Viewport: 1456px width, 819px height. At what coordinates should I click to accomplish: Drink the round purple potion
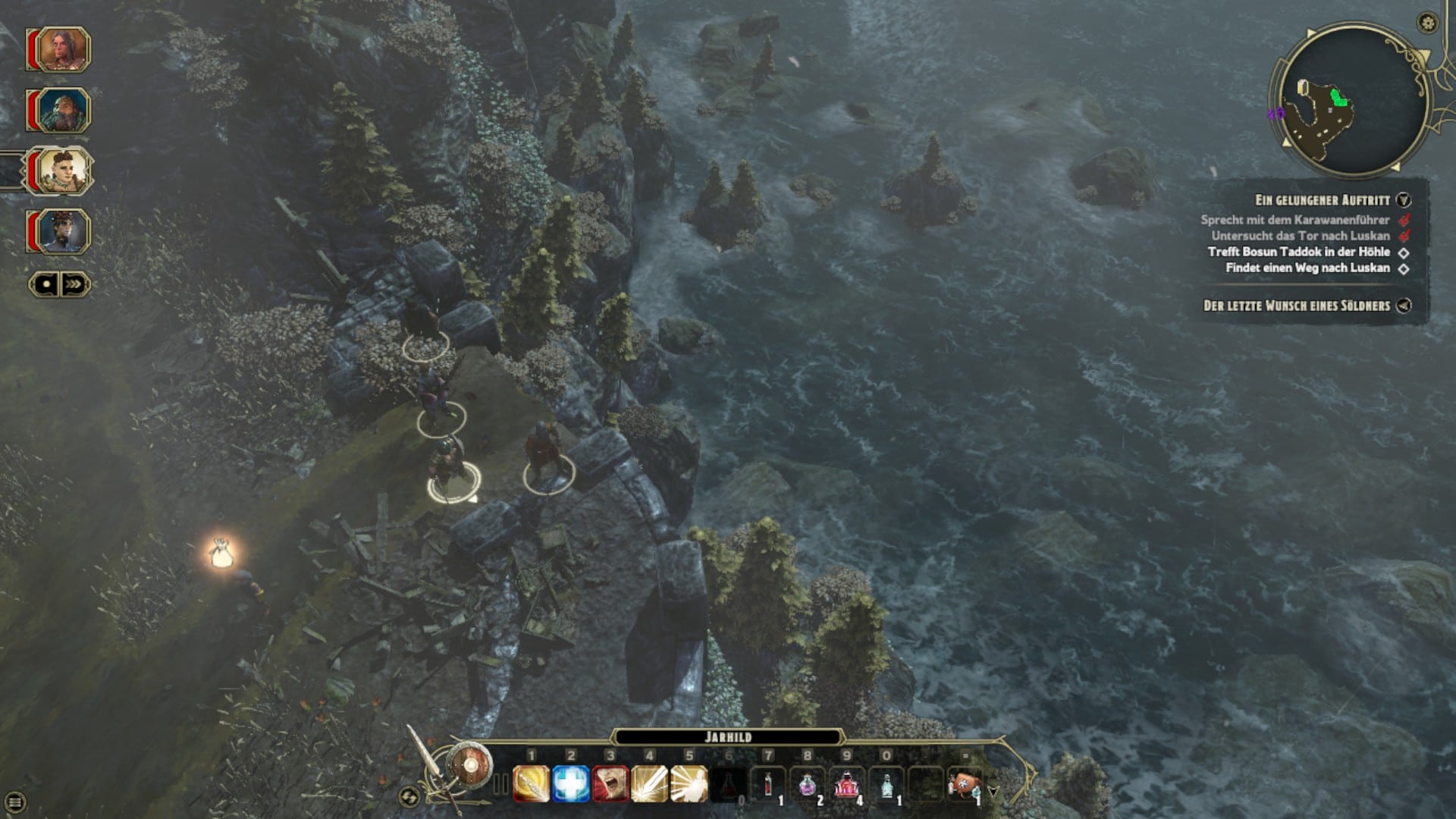(x=808, y=784)
